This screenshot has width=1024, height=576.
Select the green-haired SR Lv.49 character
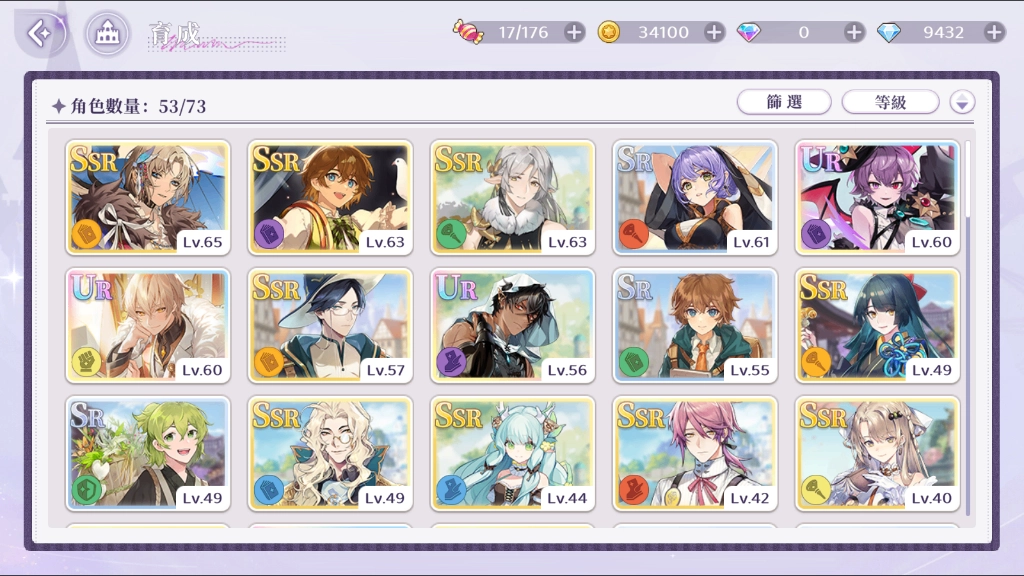(x=148, y=453)
